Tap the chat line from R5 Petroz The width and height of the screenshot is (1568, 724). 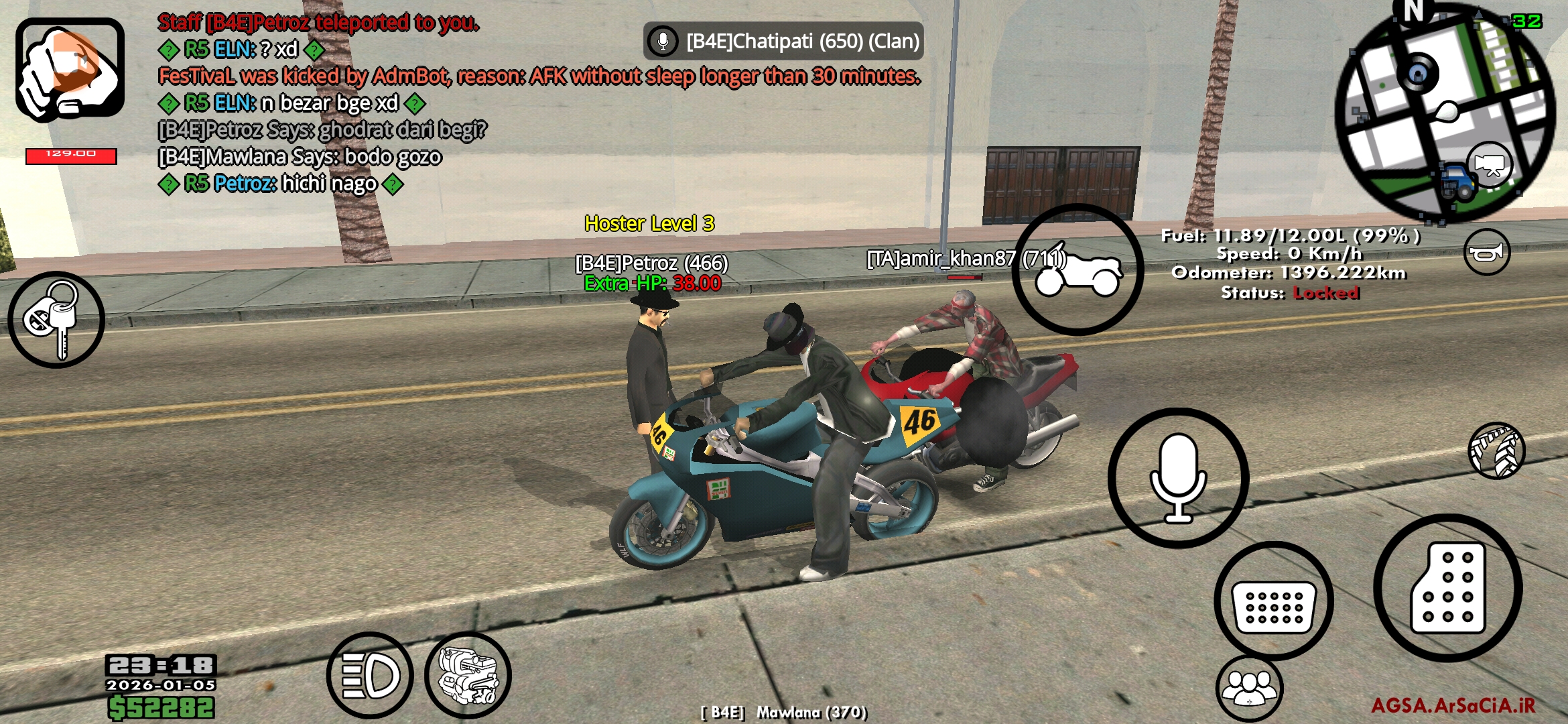click(281, 184)
